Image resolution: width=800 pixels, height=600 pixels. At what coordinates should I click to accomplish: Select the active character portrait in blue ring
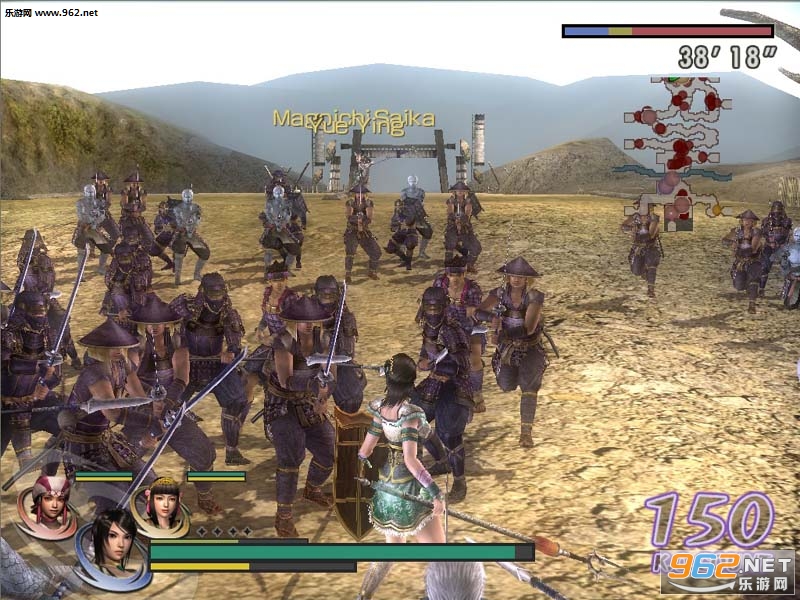(x=111, y=547)
